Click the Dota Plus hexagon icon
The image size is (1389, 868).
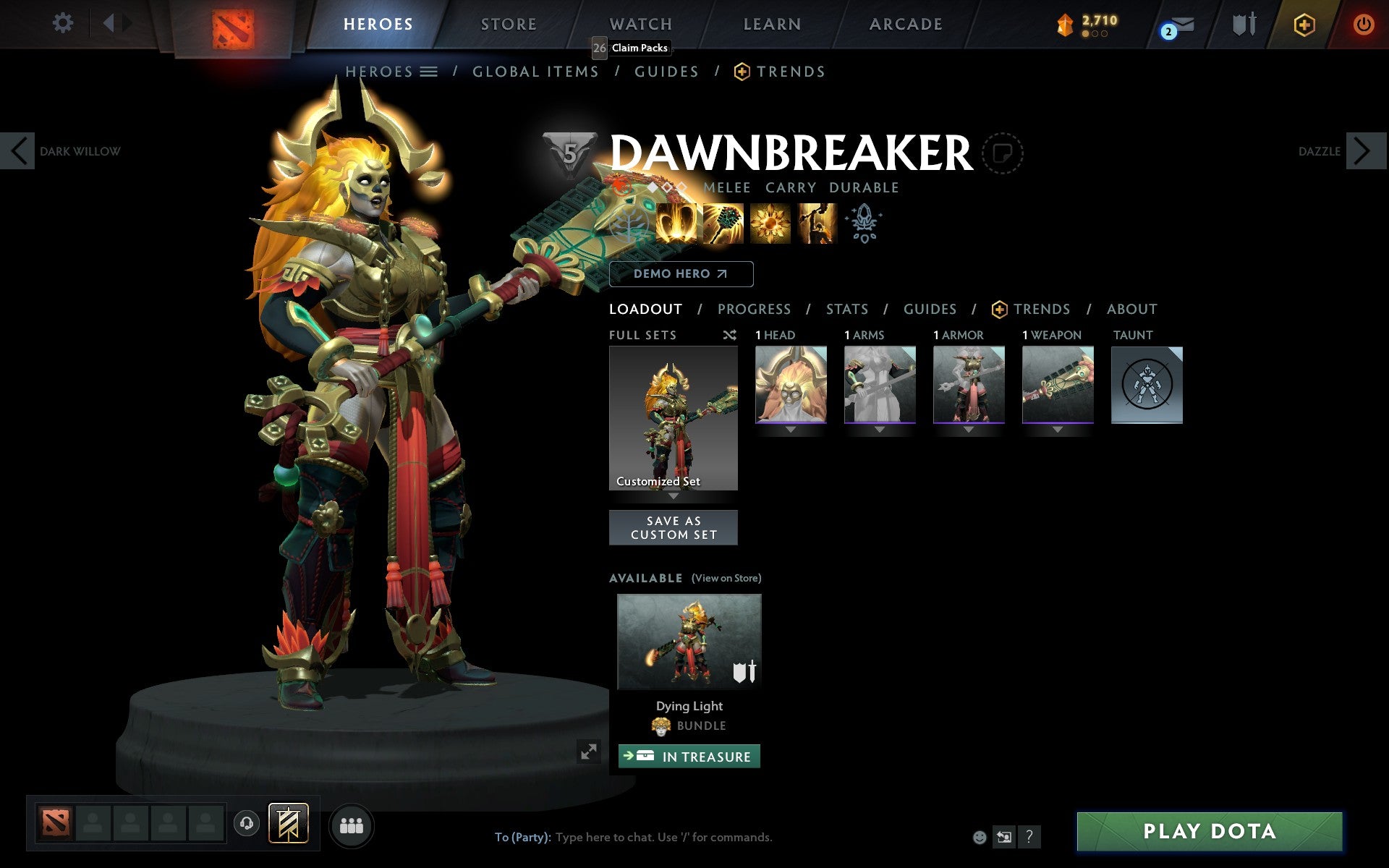coord(1304,24)
